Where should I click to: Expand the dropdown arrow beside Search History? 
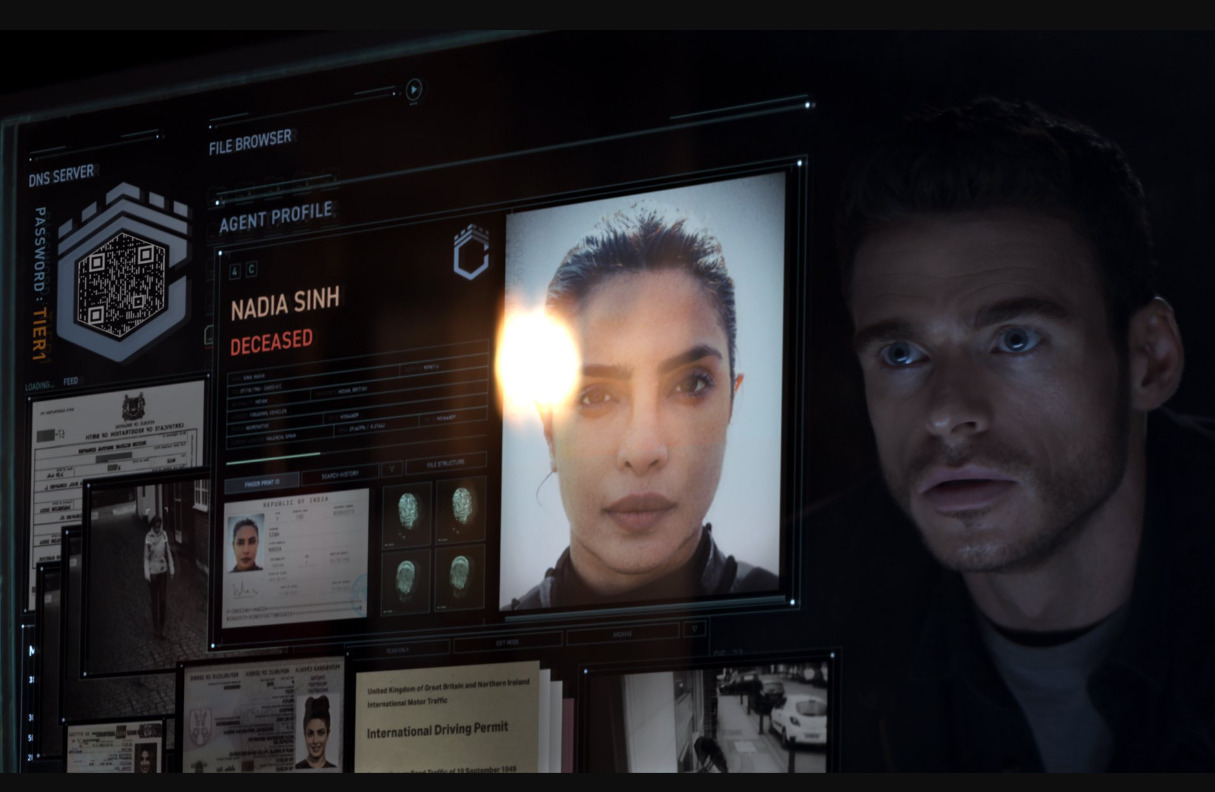click(393, 469)
